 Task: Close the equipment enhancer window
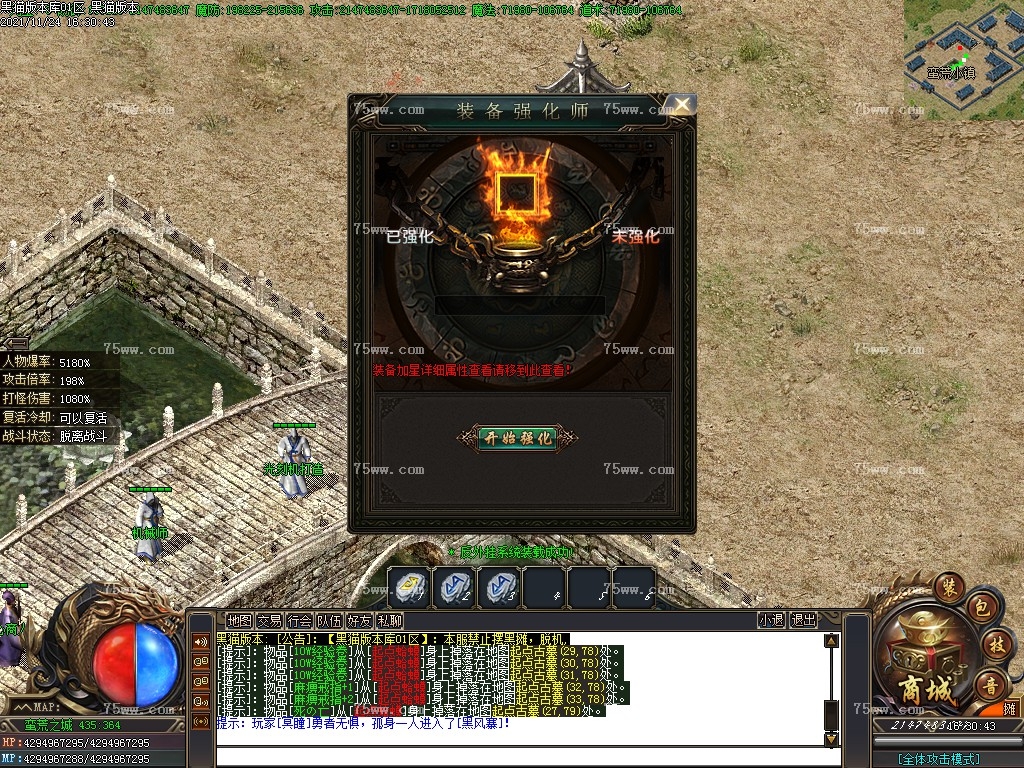(681, 104)
